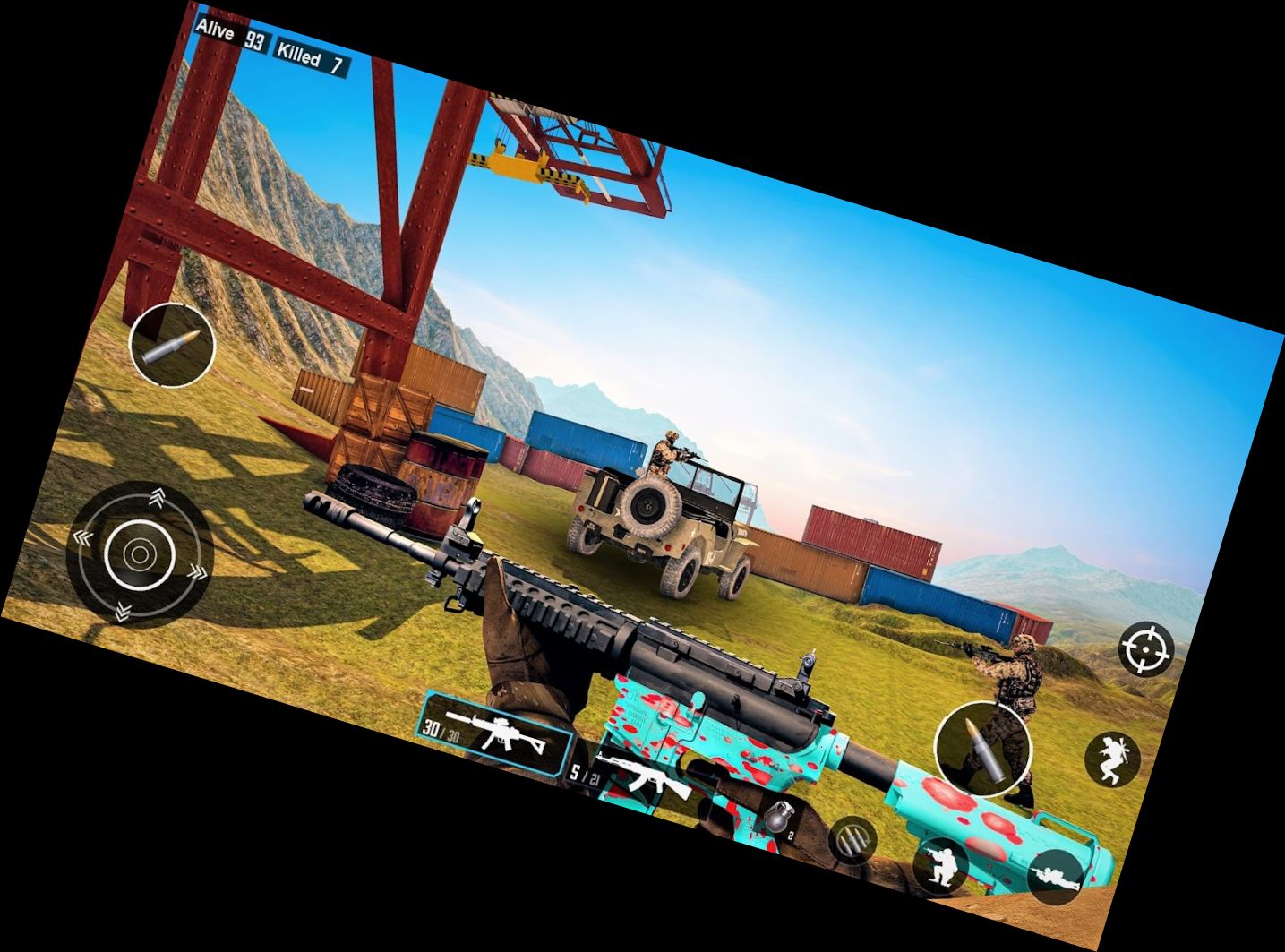Tap the three-bullet magazine icon next to the grenade
Image resolution: width=1285 pixels, height=952 pixels.
coord(853,840)
